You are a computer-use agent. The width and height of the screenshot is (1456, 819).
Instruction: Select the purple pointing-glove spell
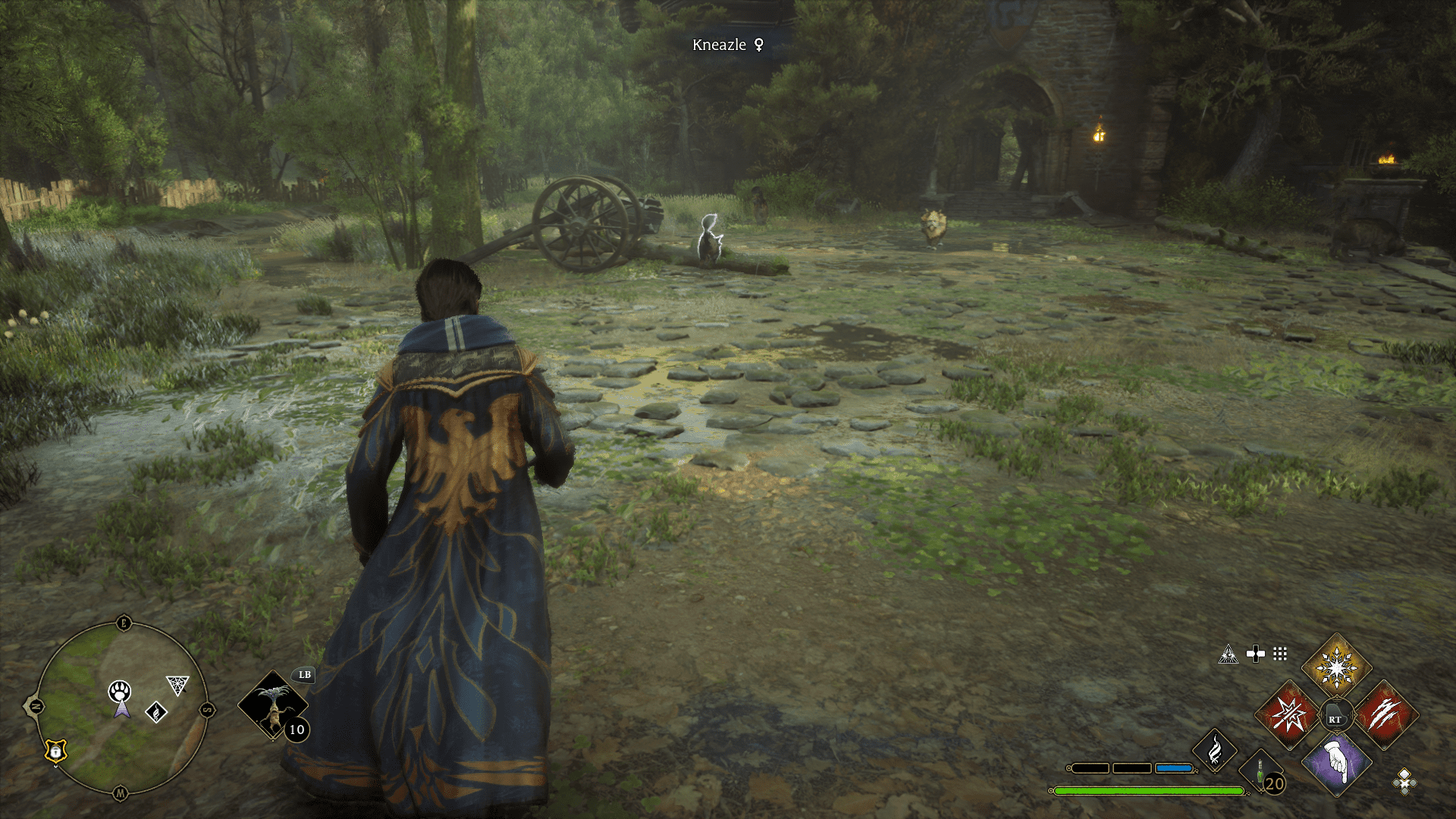coord(1336,763)
